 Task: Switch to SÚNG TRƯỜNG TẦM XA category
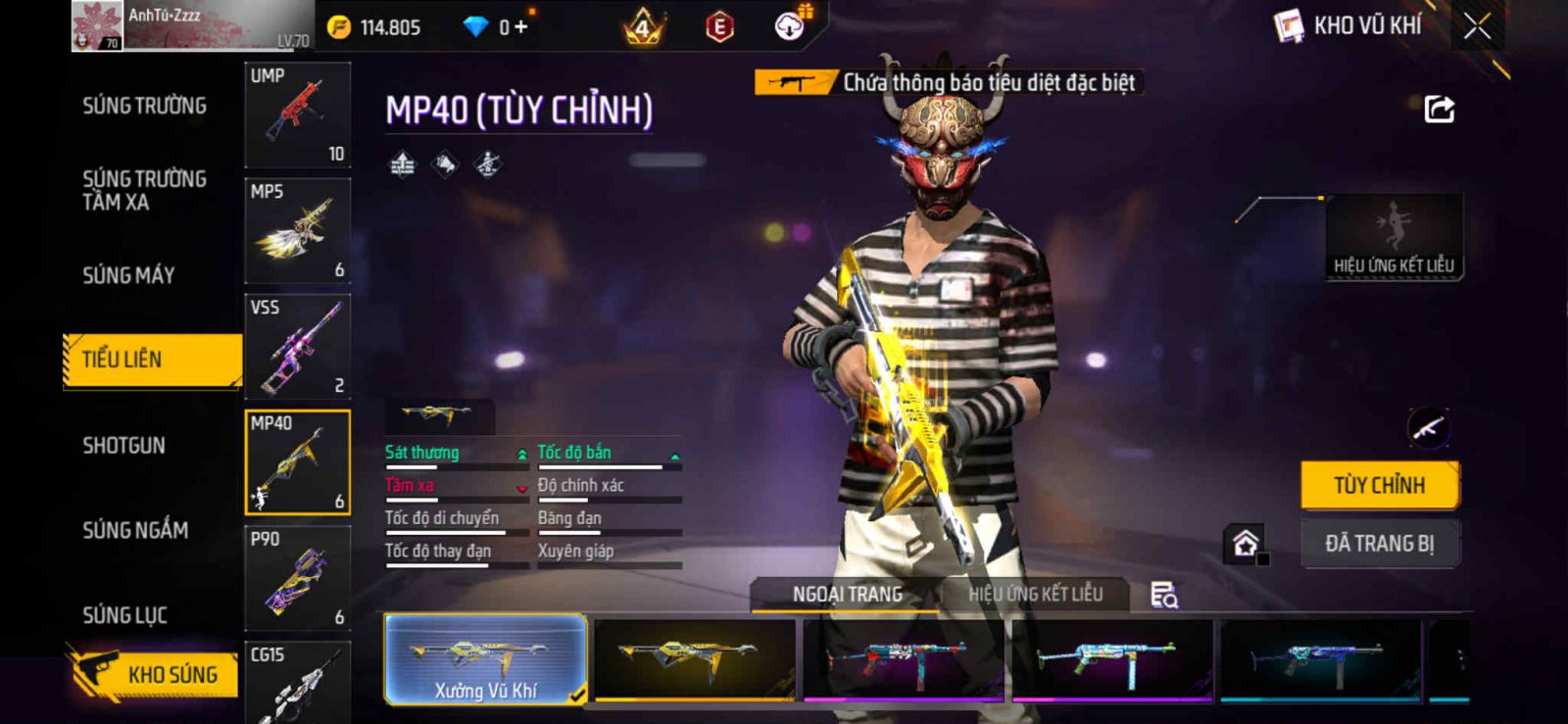click(x=144, y=190)
